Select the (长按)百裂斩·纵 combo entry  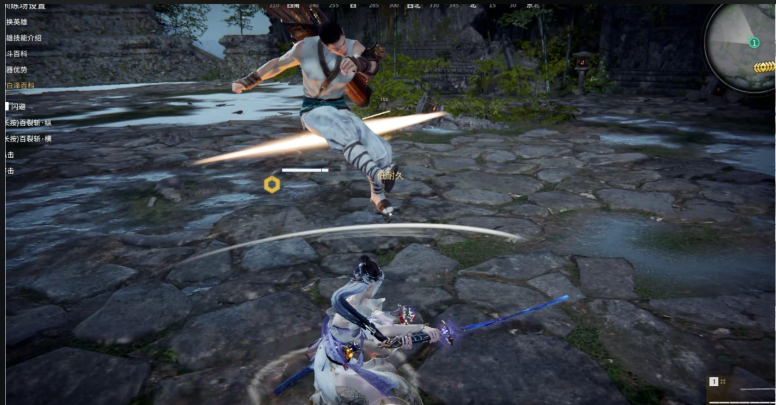click(28, 122)
